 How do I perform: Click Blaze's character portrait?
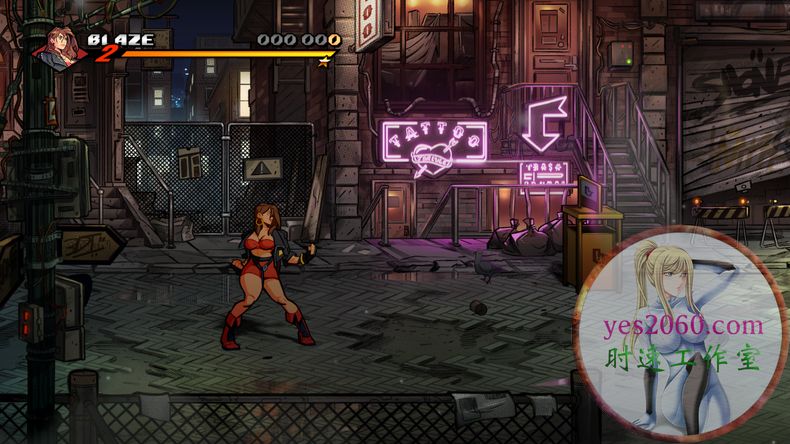click(x=59, y=46)
